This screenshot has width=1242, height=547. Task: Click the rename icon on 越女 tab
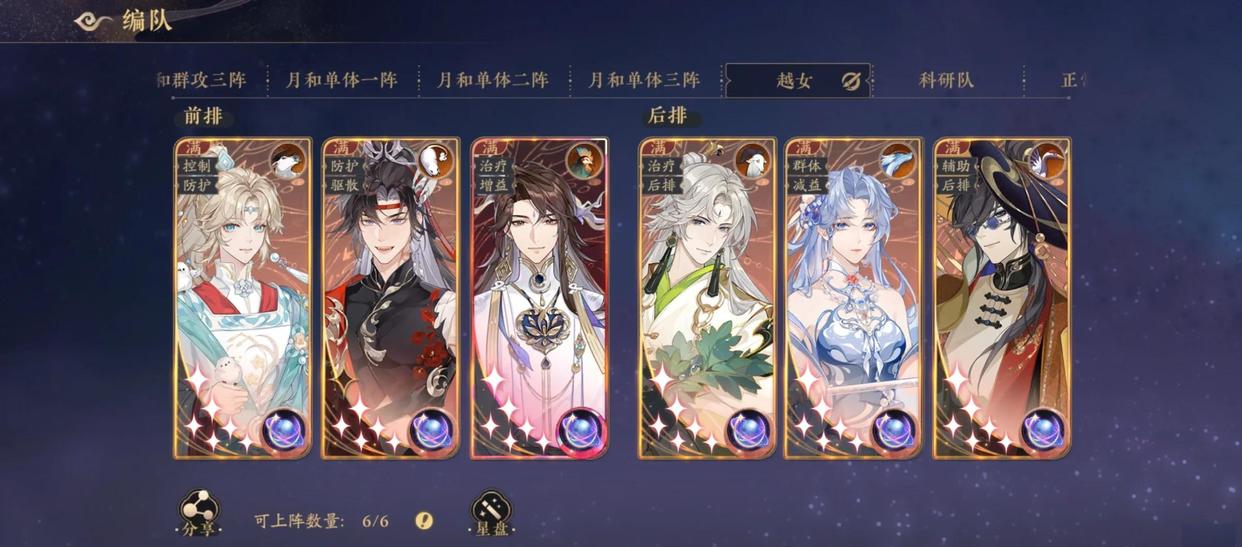(851, 81)
